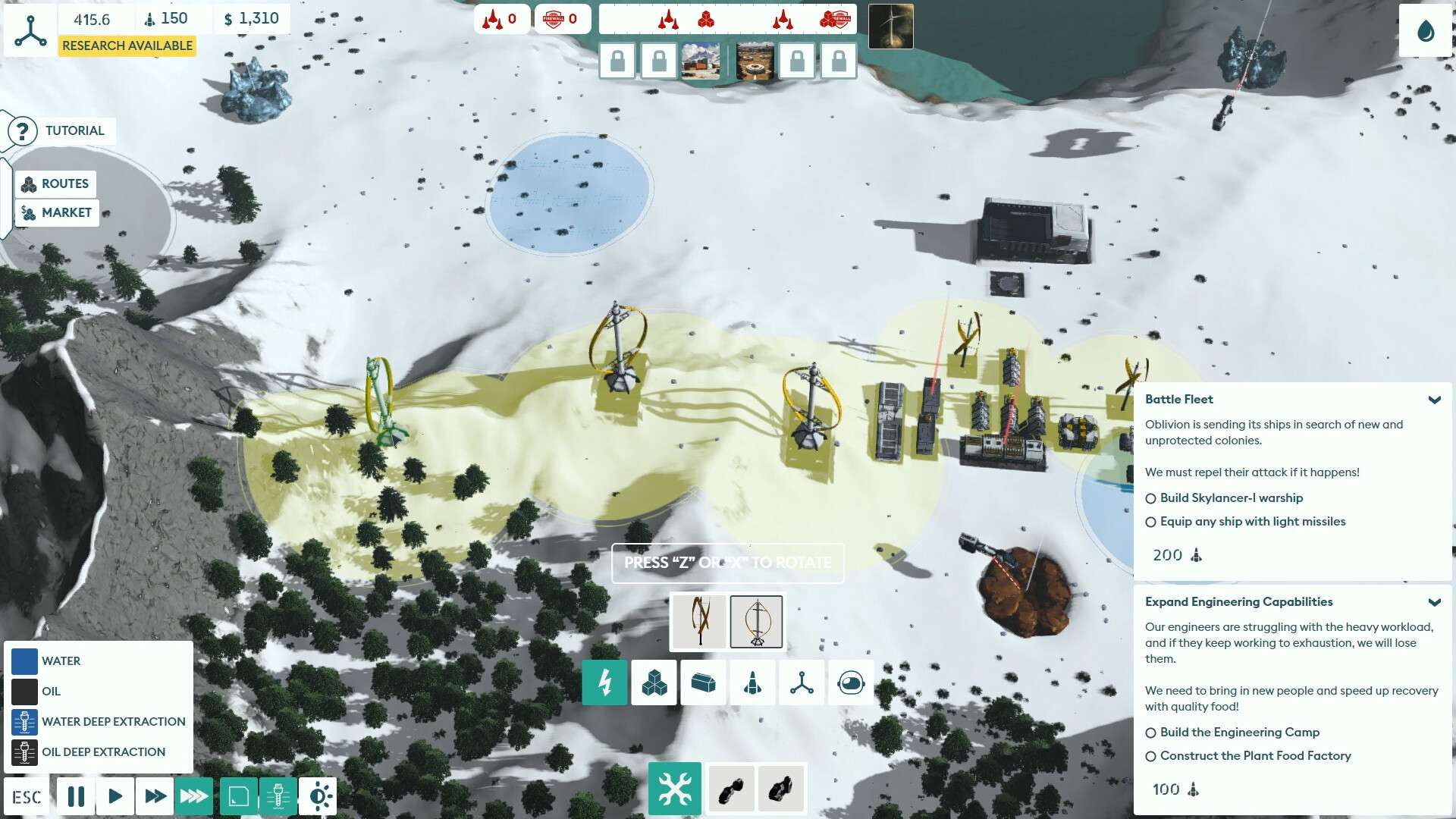Toggle the Oil Deep Extraction overlay
Viewport: 1456px width, 819px height.
tap(24, 752)
